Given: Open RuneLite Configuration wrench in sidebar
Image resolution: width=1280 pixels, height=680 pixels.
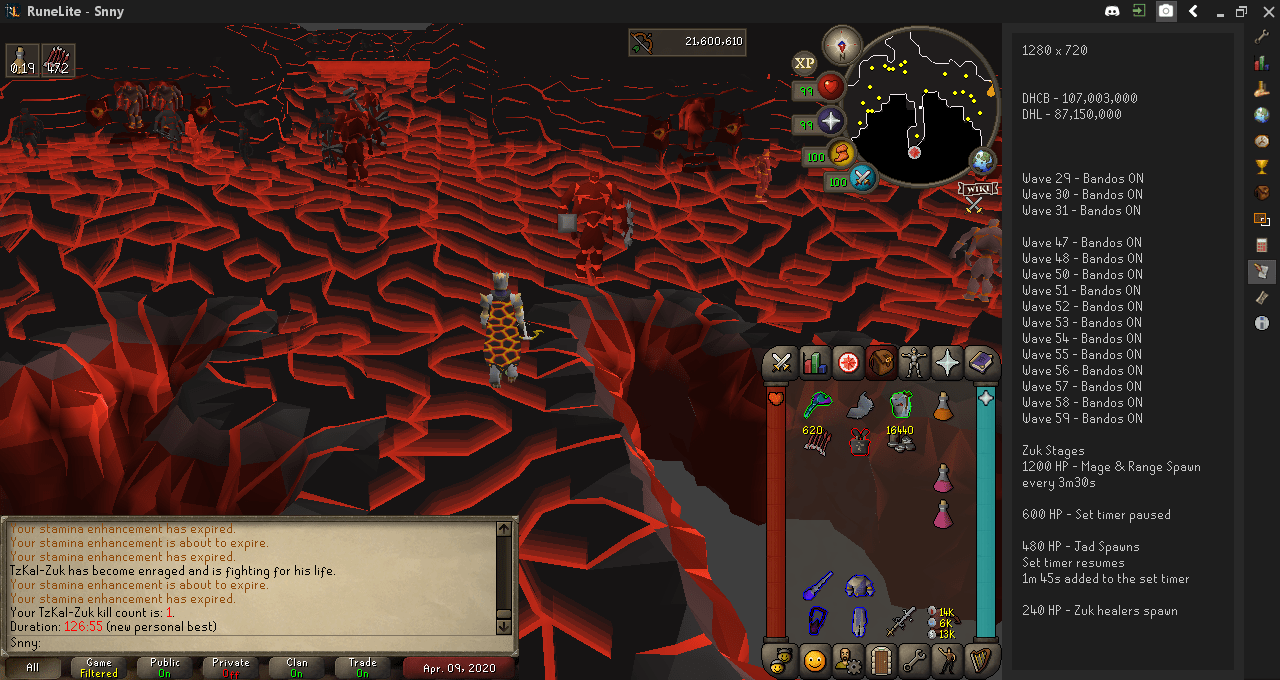Looking at the screenshot, I should pos(1261,36).
